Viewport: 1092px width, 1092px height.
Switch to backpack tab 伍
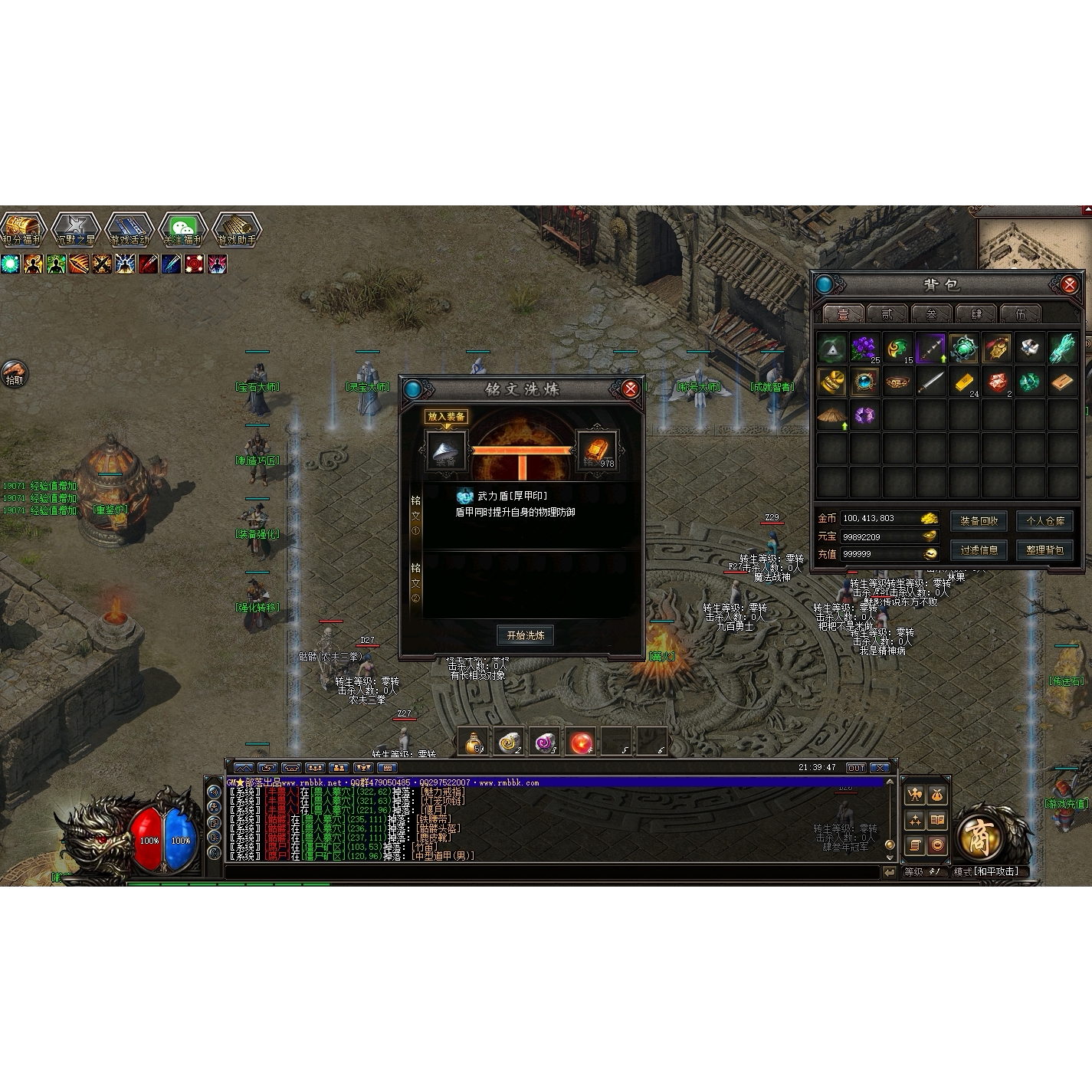pyautogui.click(x=1020, y=313)
